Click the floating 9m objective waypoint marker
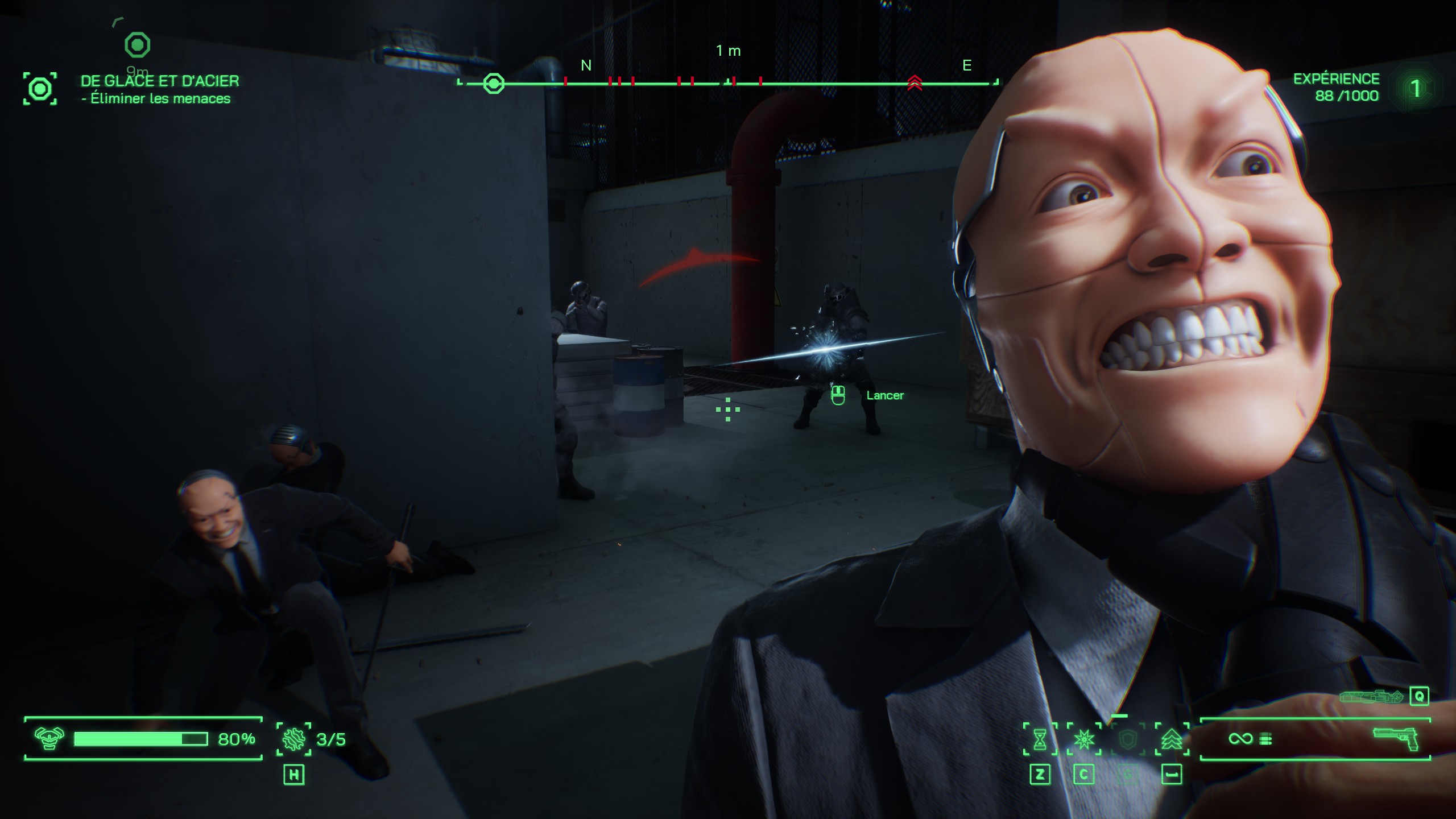 (x=137, y=45)
